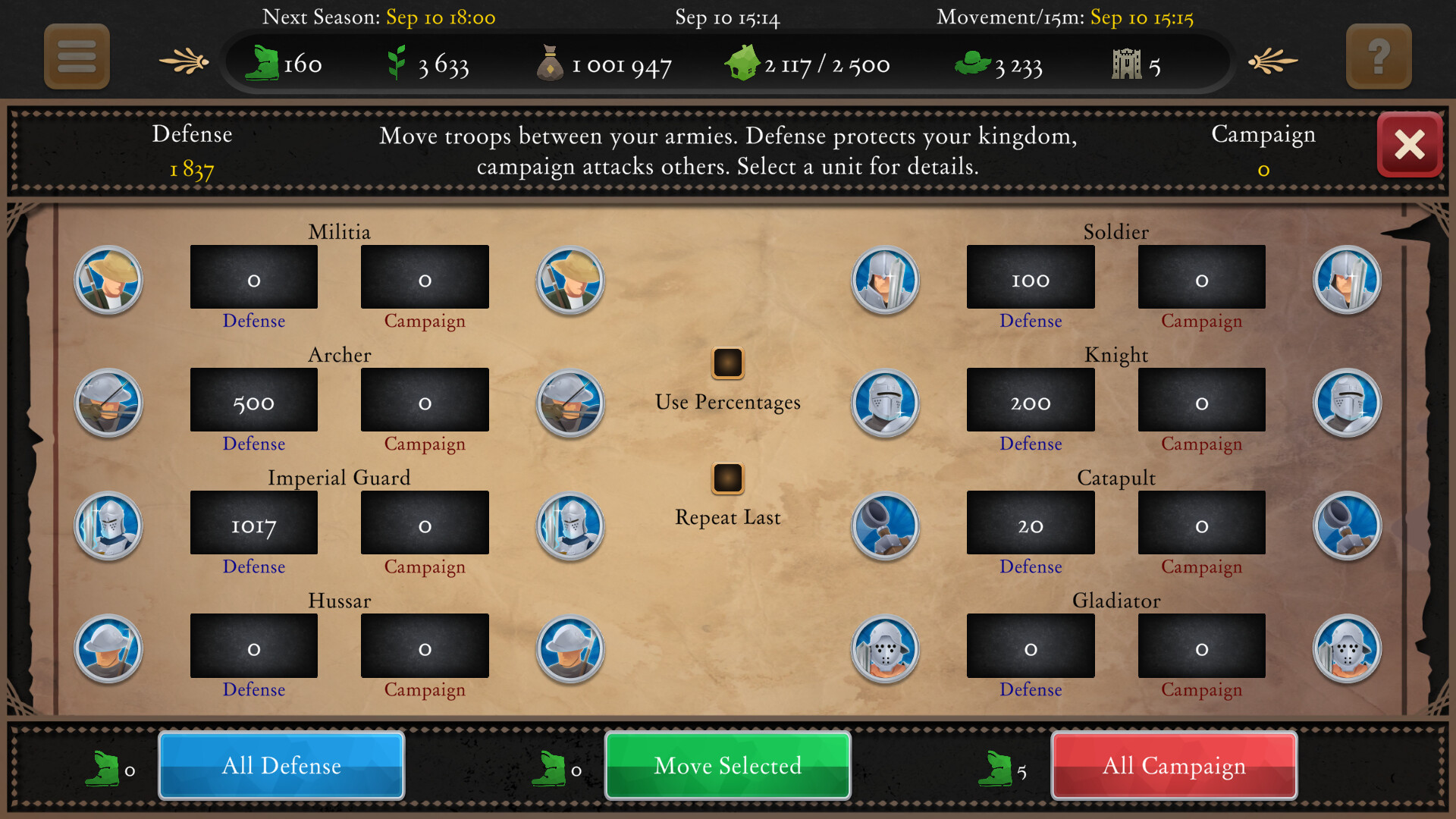The height and width of the screenshot is (819, 1456).
Task: Select the Militia unit portrait on the Defense side
Action: click(x=108, y=280)
